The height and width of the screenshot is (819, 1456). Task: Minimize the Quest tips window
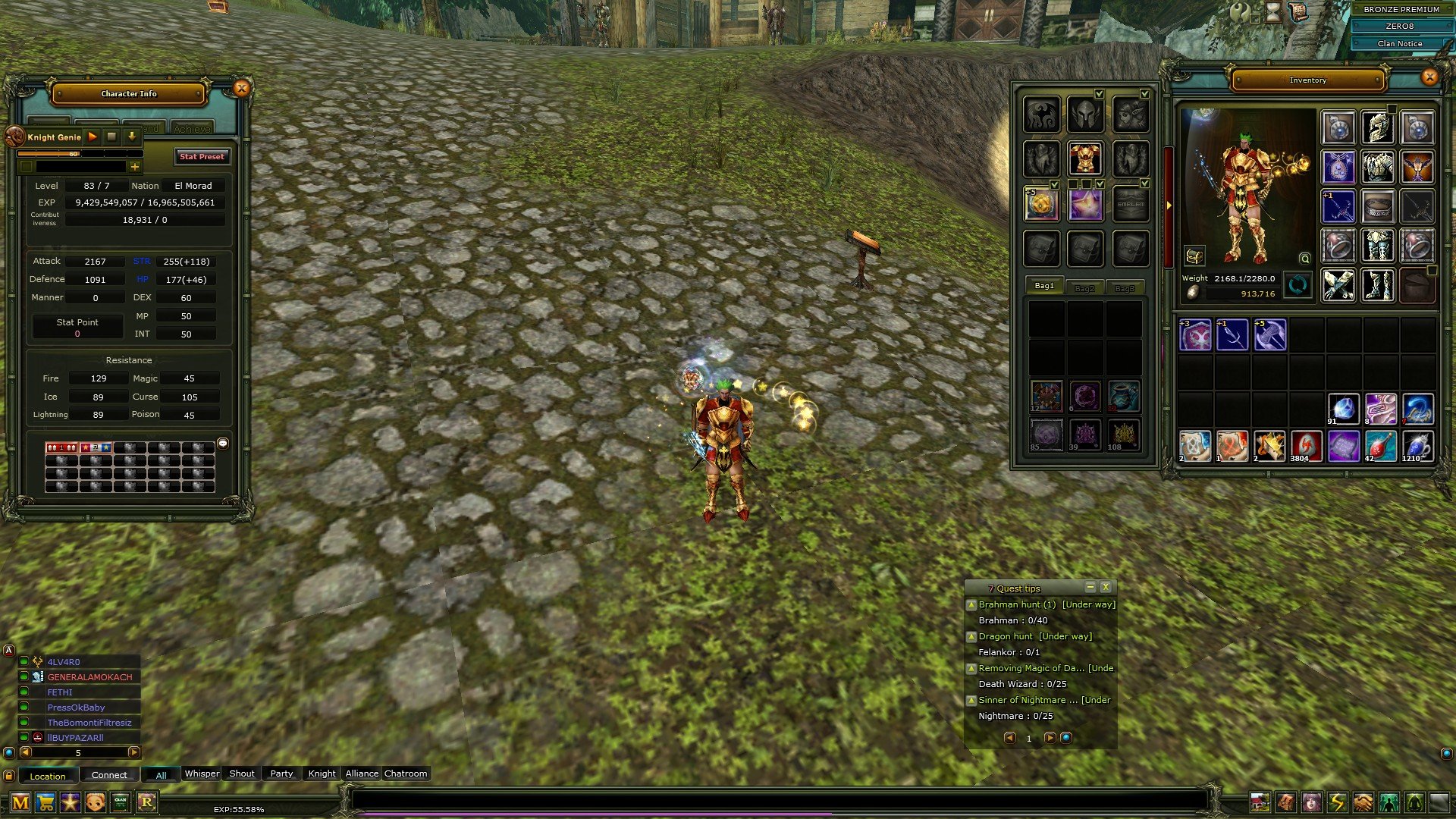(1090, 587)
